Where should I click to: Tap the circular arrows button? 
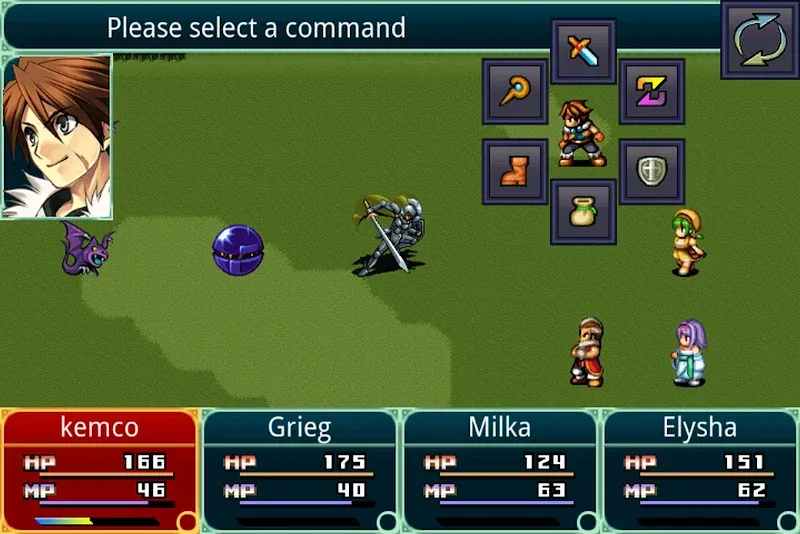tap(759, 40)
